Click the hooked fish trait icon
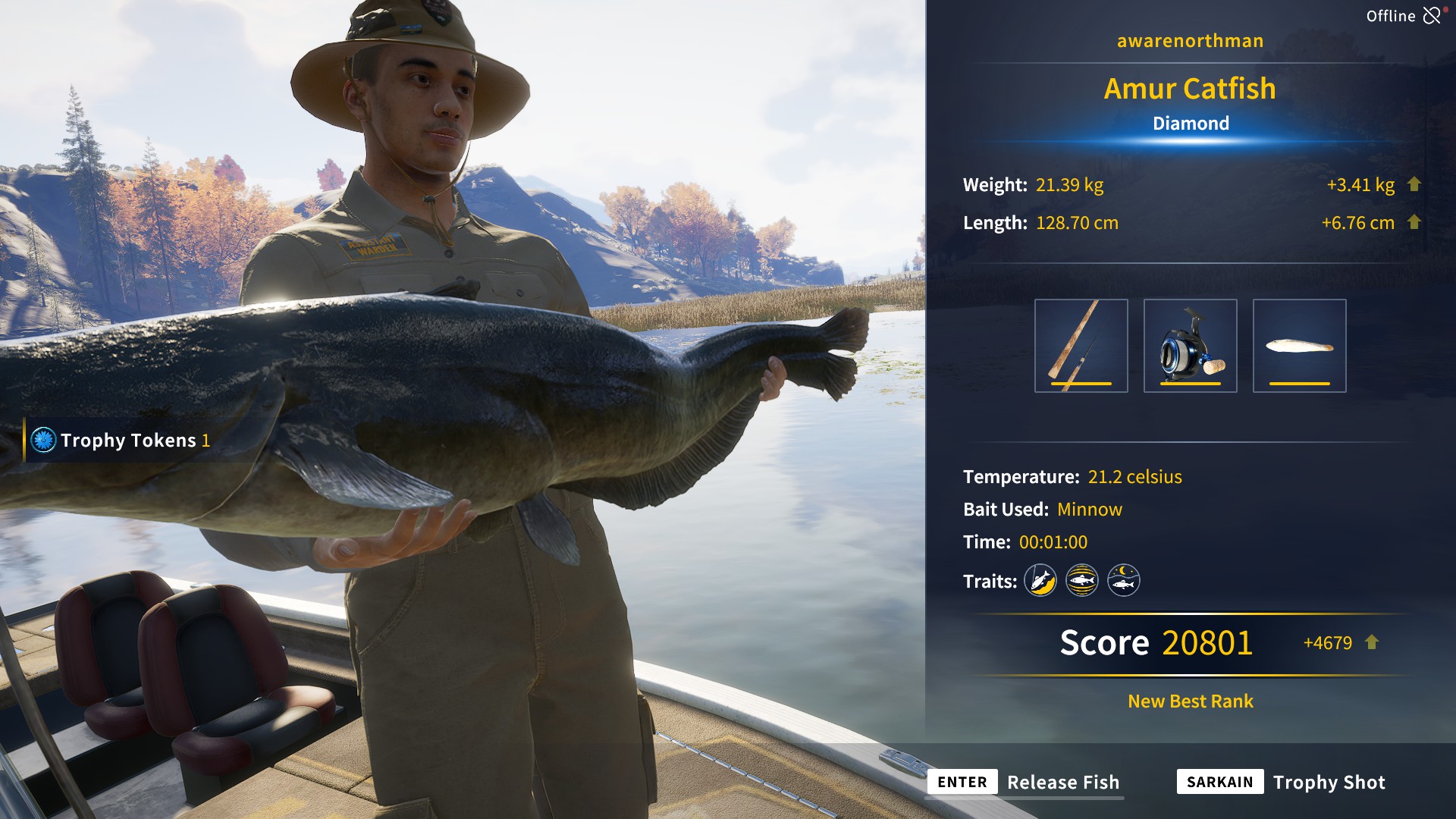Image resolution: width=1456 pixels, height=819 pixels. tap(1040, 579)
